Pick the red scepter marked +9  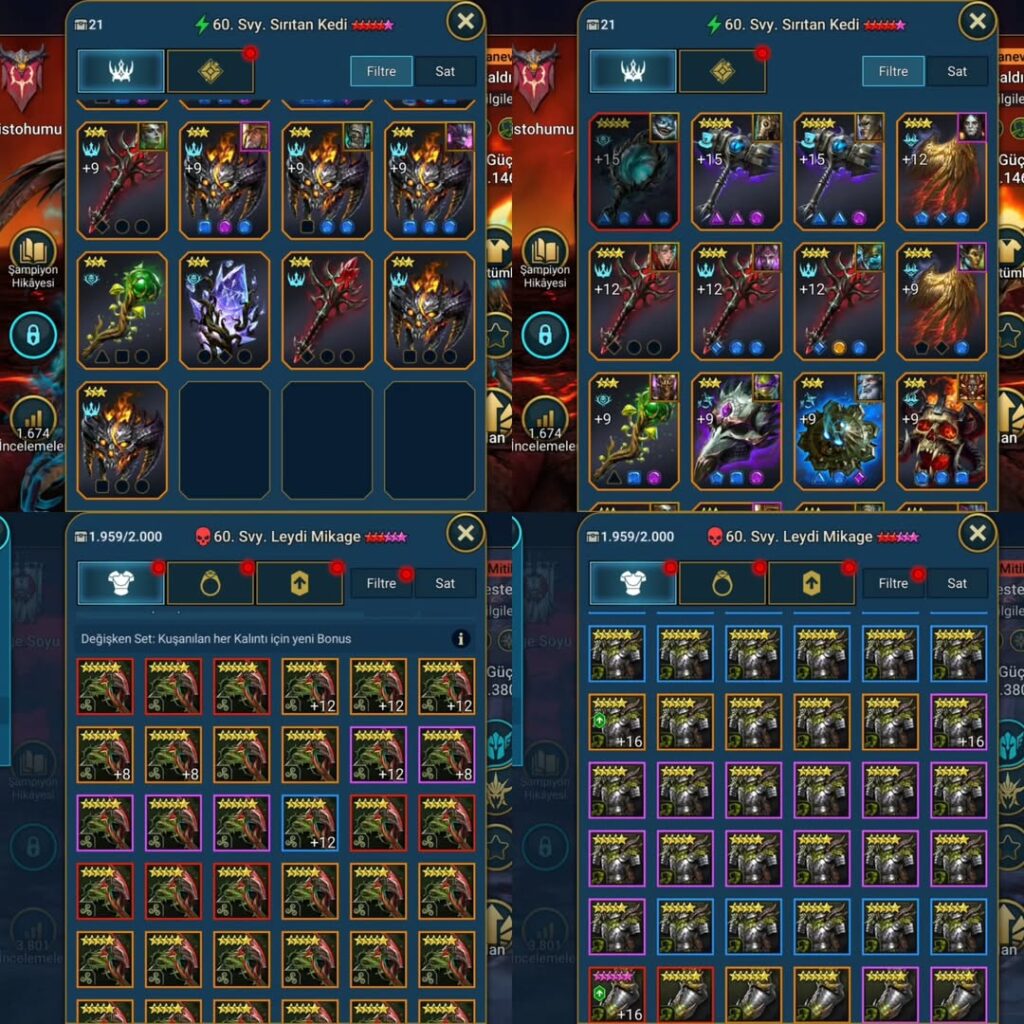click(122, 180)
